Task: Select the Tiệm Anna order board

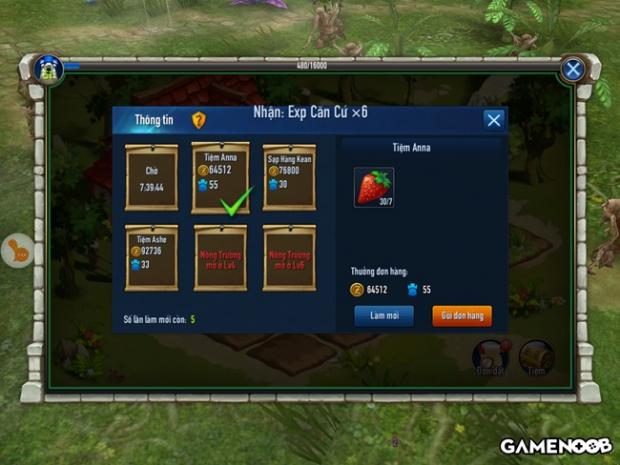Action: pos(219,177)
